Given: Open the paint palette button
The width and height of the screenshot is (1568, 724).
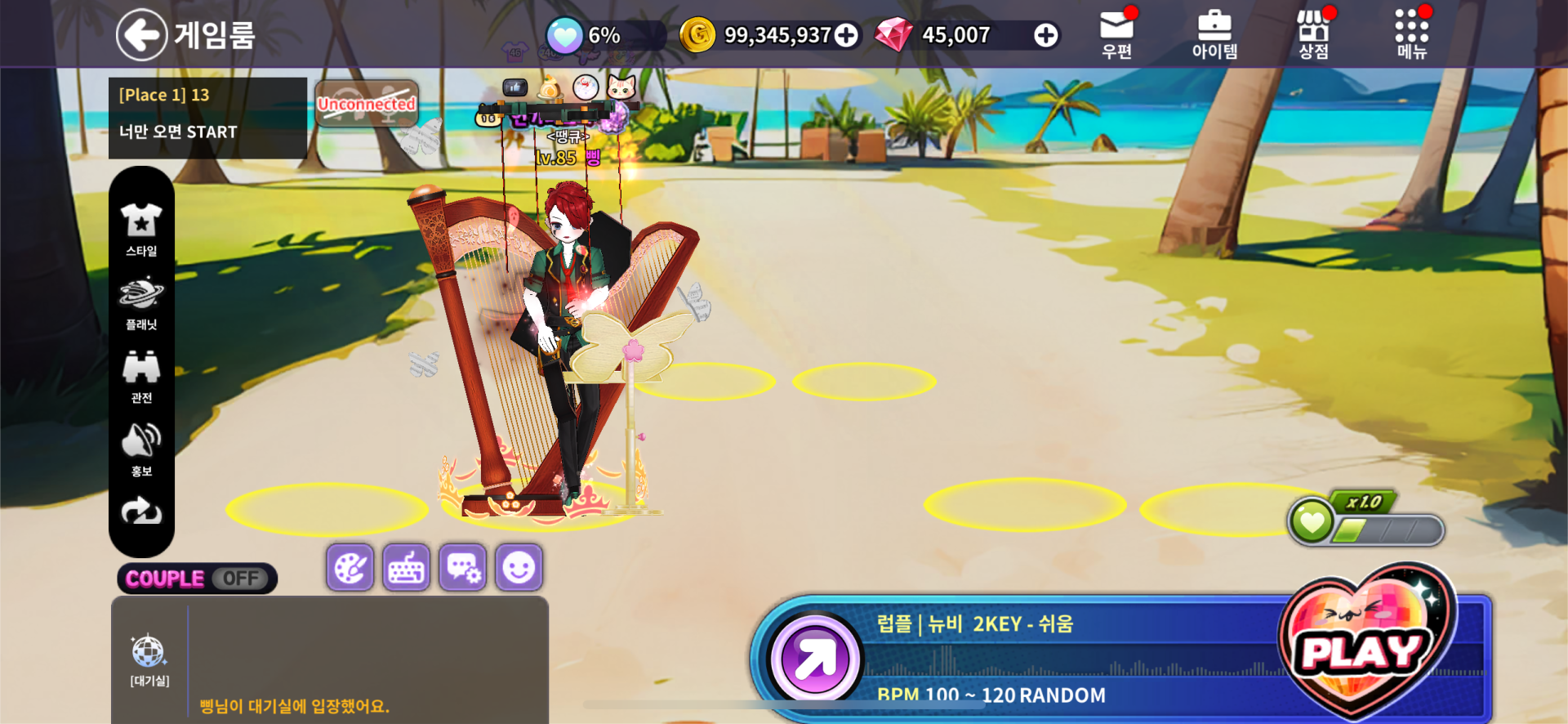Looking at the screenshot, I should tap(350, 567).
